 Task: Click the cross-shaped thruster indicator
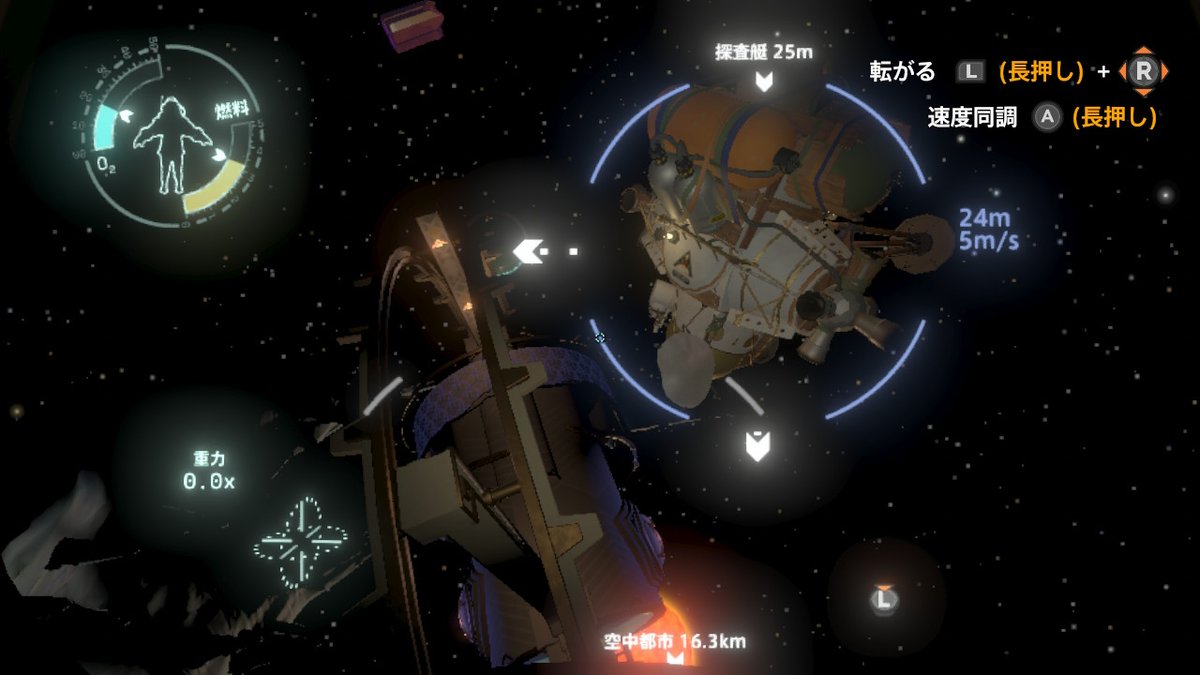pyautogui.click(x=300, y=543)
